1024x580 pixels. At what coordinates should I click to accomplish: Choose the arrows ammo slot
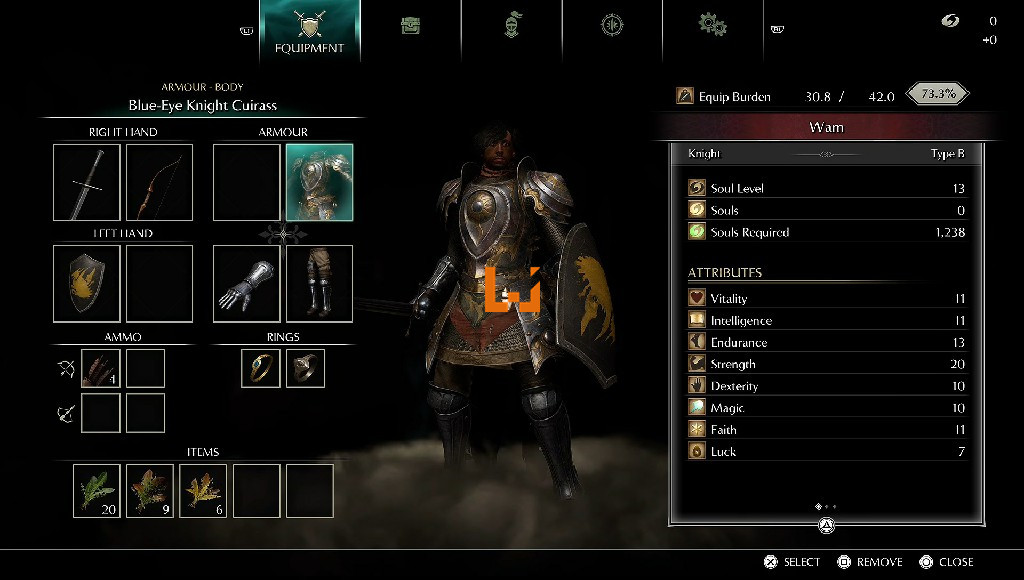(100, 368)
